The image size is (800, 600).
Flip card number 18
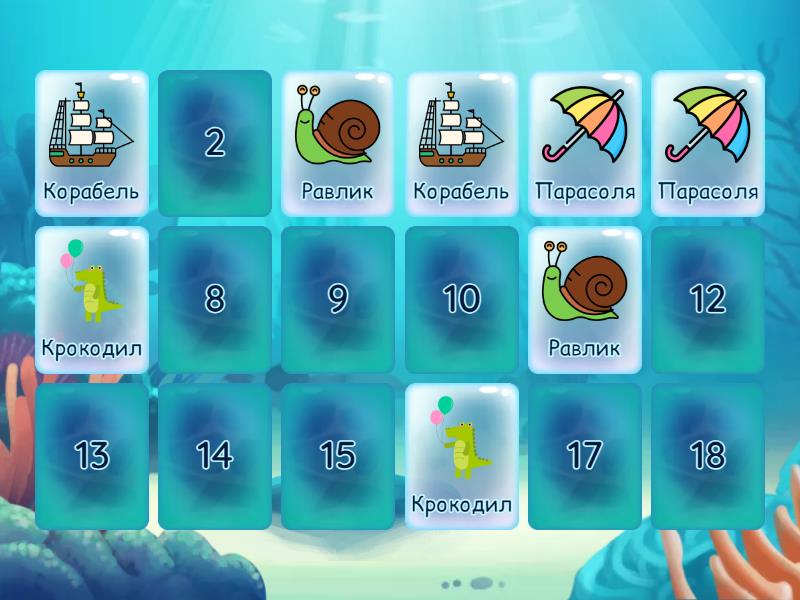[708, 456]
